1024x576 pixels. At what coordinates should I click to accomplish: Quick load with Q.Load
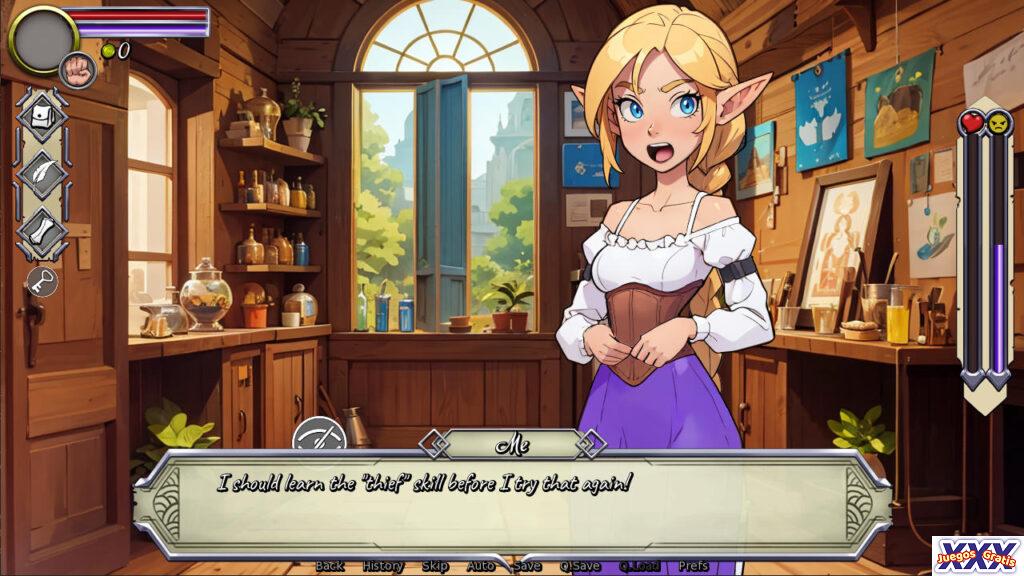tap(640, 566)
